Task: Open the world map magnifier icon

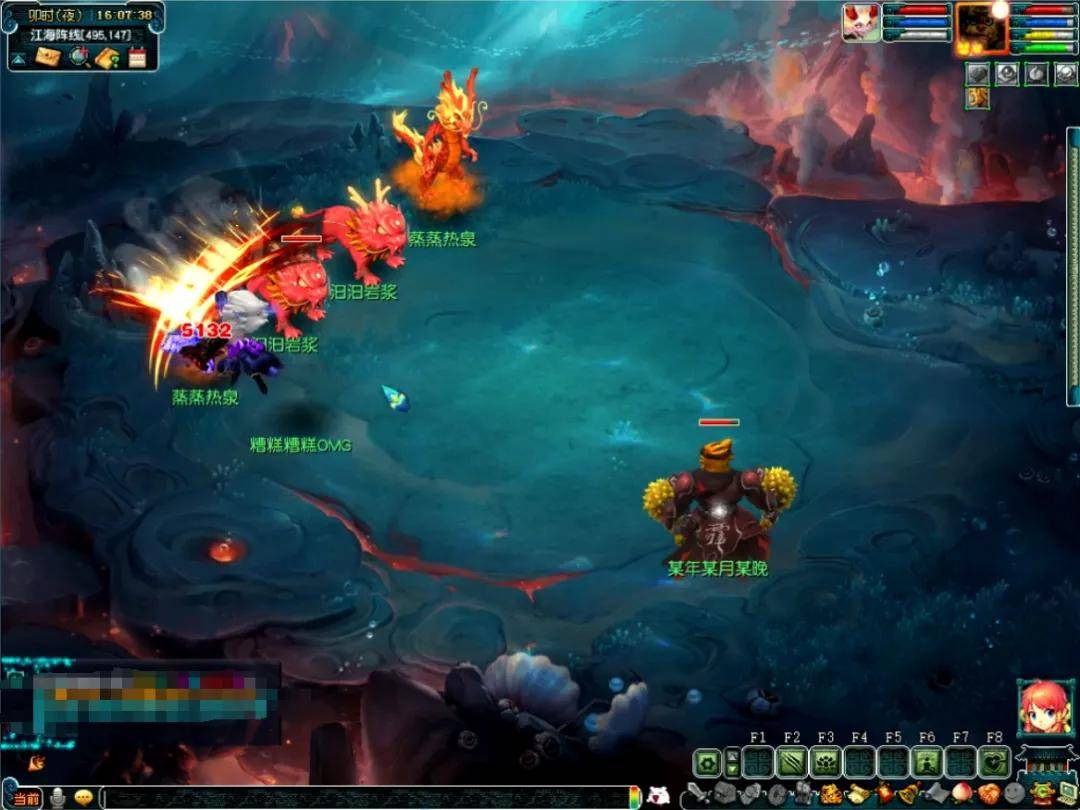Action: point(79,57)
